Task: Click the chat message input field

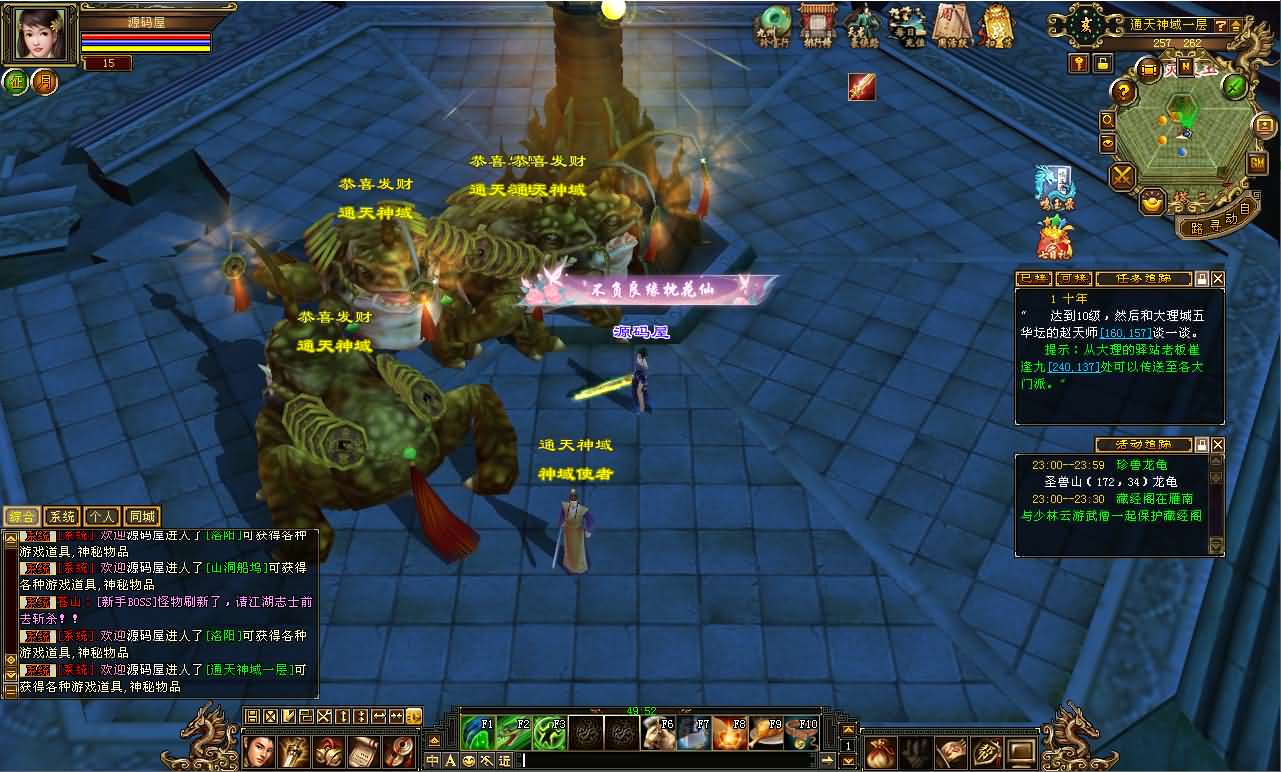Action: point(650,761)
